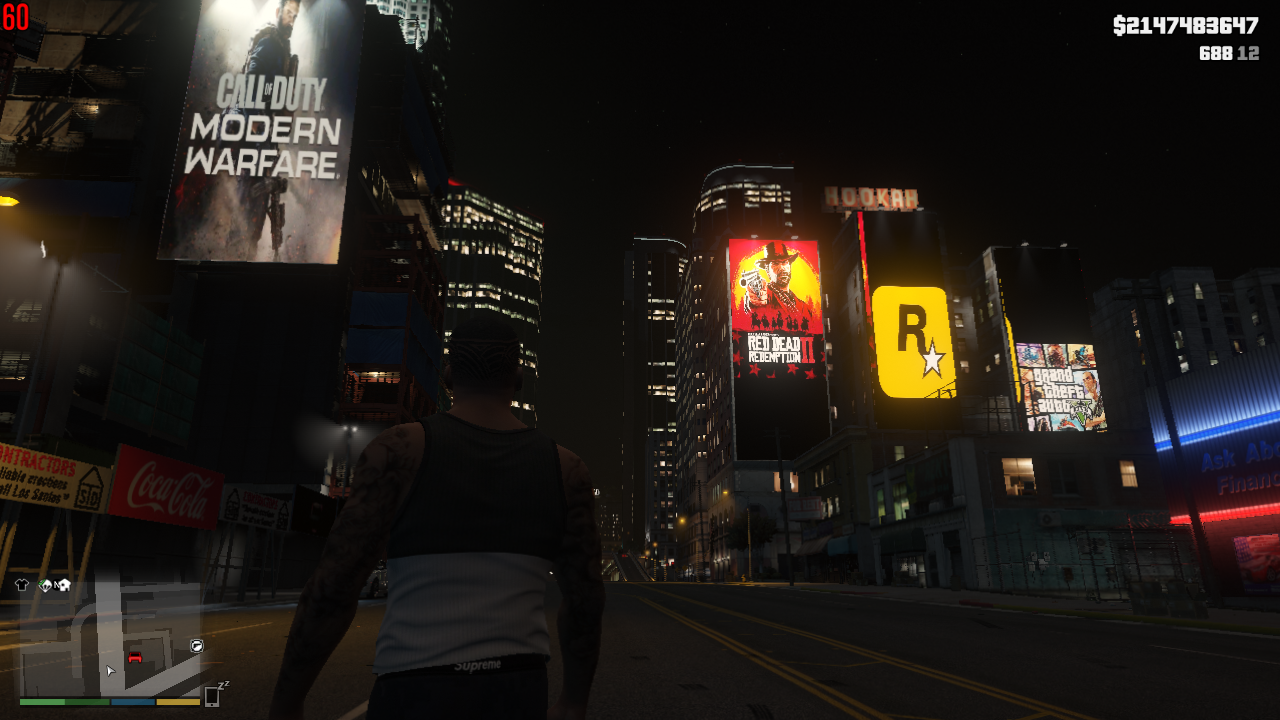
Task: Click the sleeping phone icon
Action: 214,695
